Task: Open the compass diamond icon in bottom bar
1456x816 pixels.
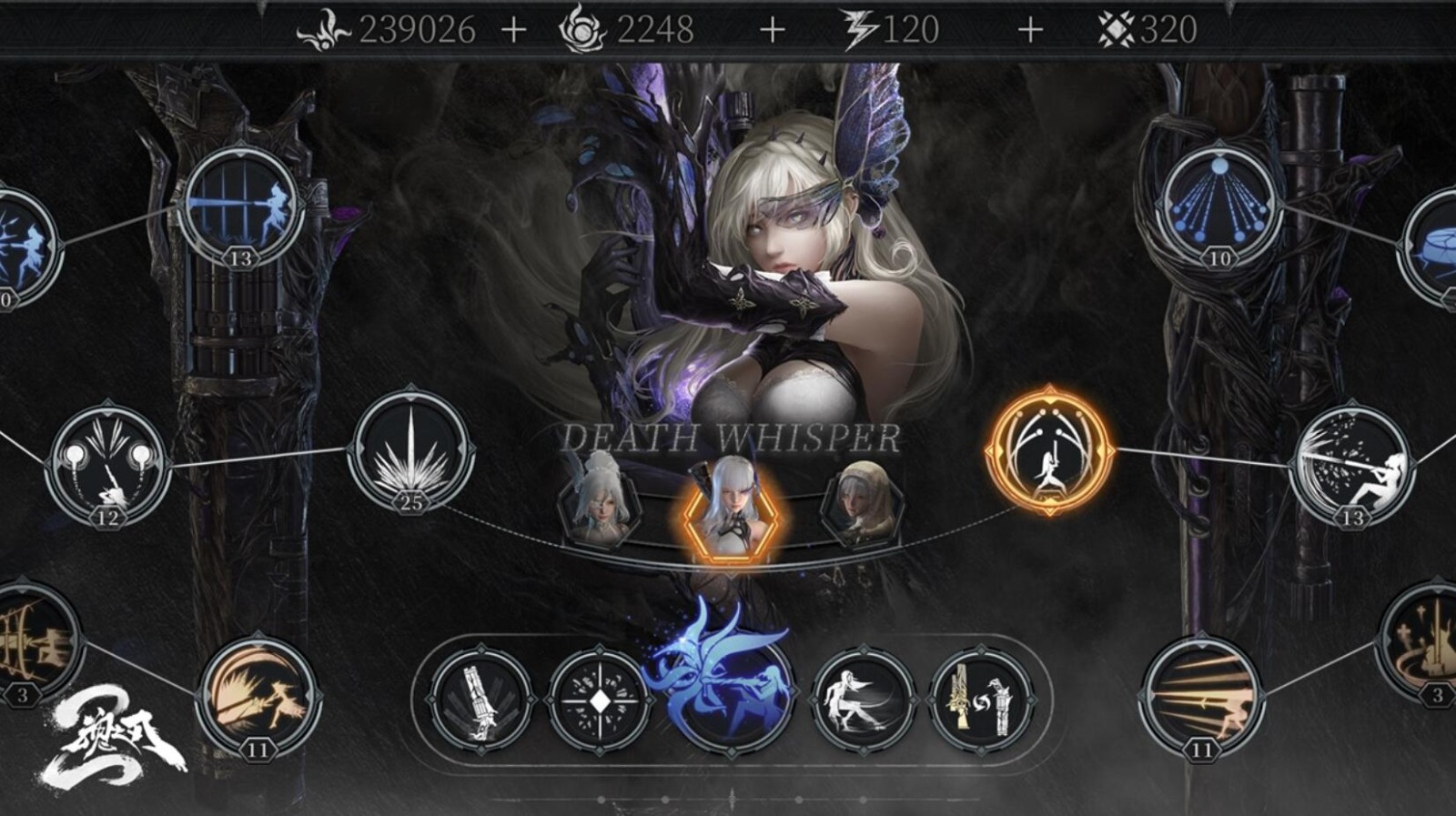Action: tap(600, 700)
